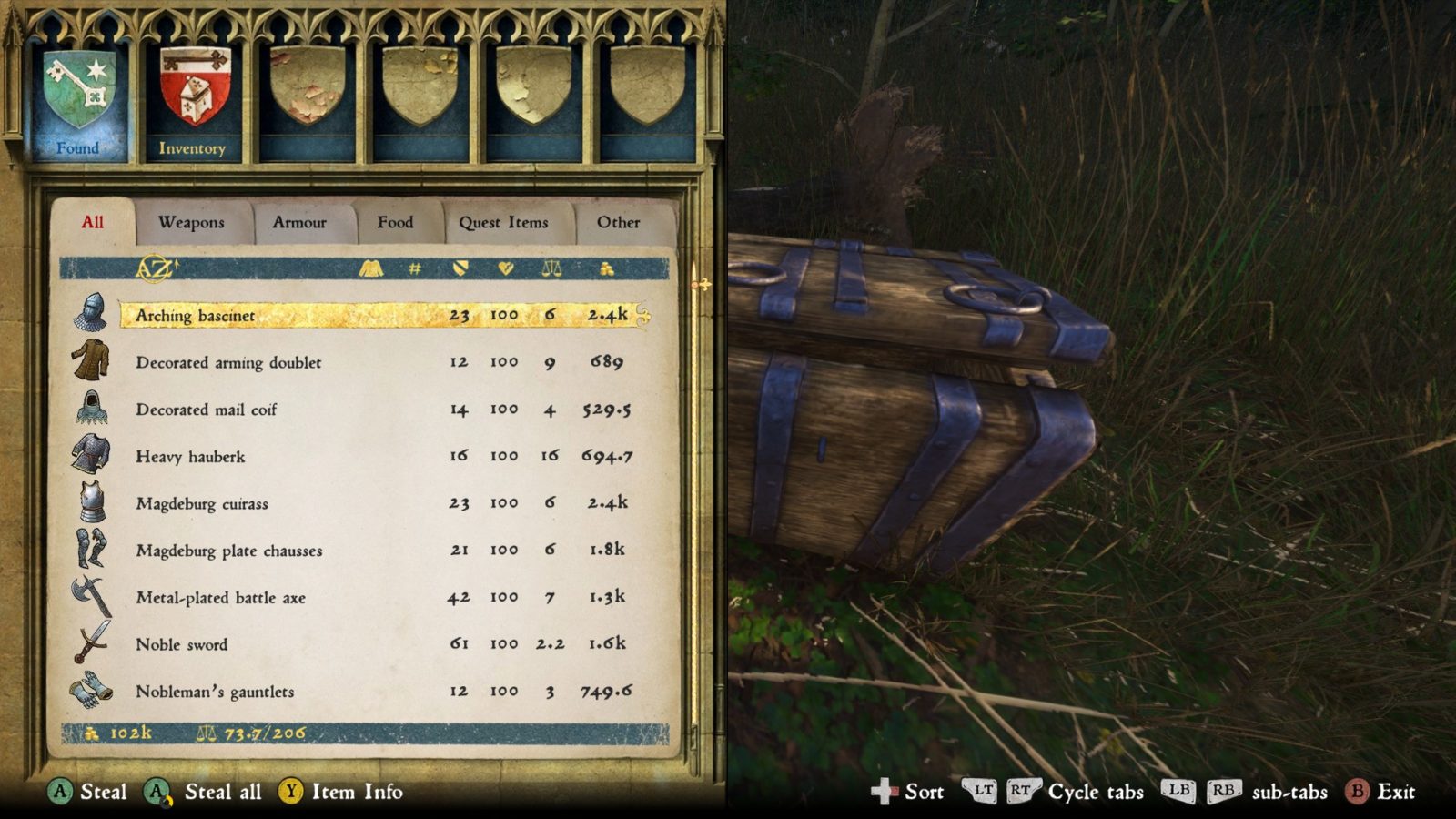Screen dimensions: 1456x819
Task: Sort by quantity using the # icon
Action: pyautogui.click(x=414, y=268)
